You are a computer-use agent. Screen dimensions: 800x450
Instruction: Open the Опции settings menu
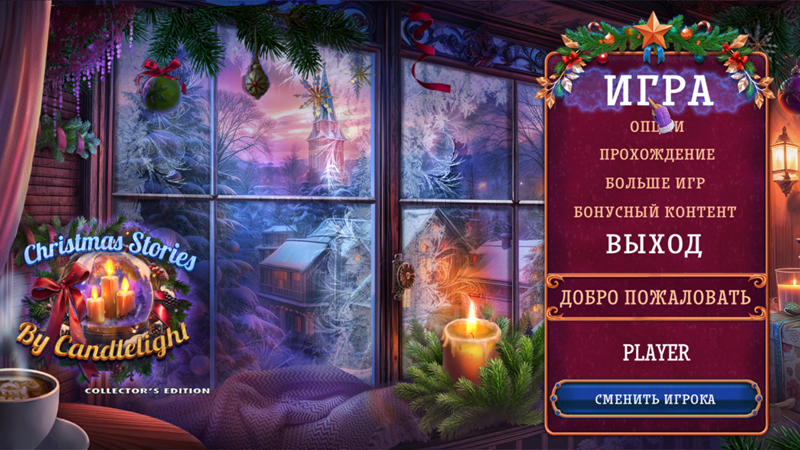point(657,126)
